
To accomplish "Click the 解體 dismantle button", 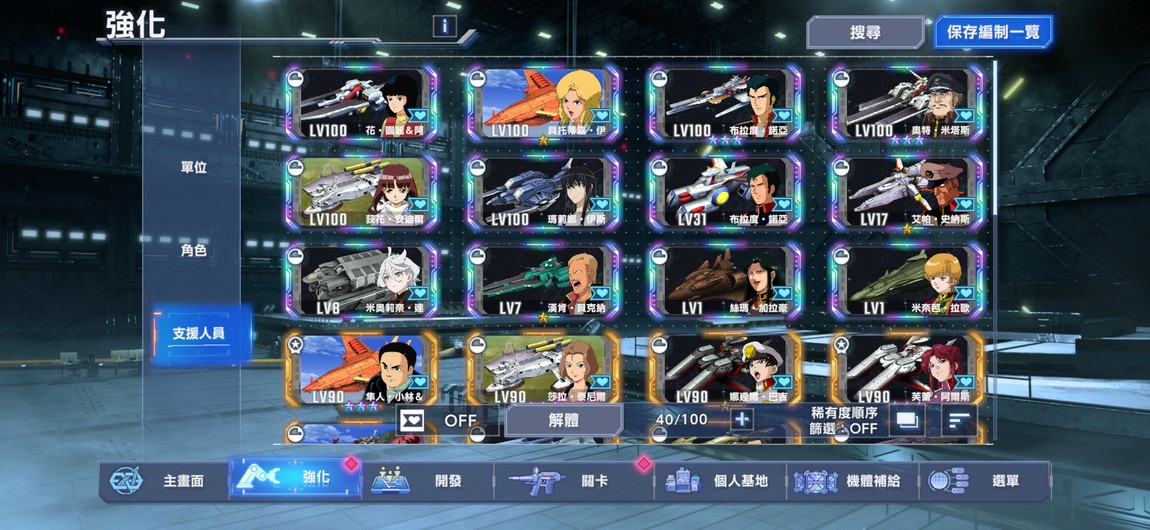I will 563,420.
